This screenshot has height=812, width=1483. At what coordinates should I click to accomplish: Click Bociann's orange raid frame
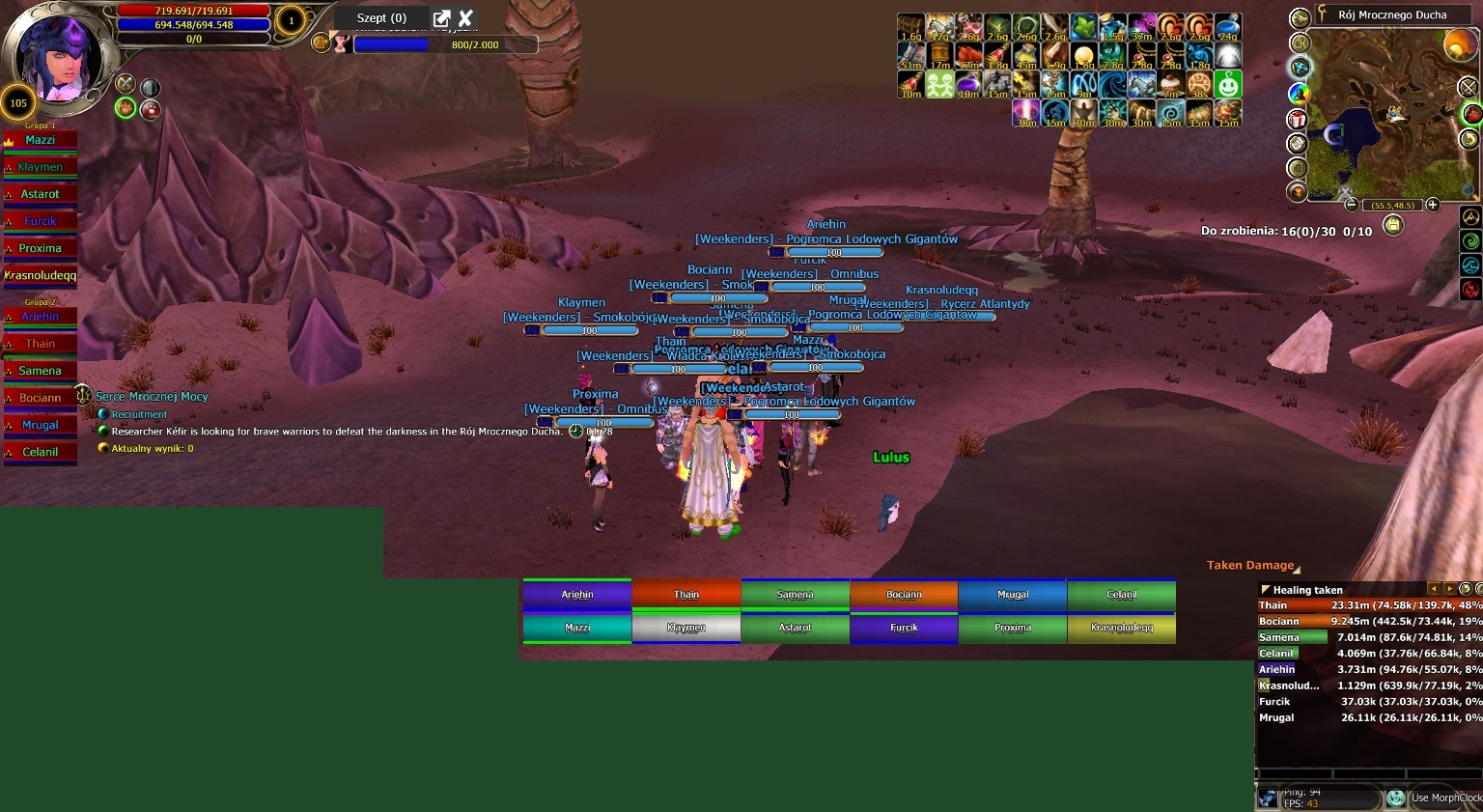tap(904, 595)
